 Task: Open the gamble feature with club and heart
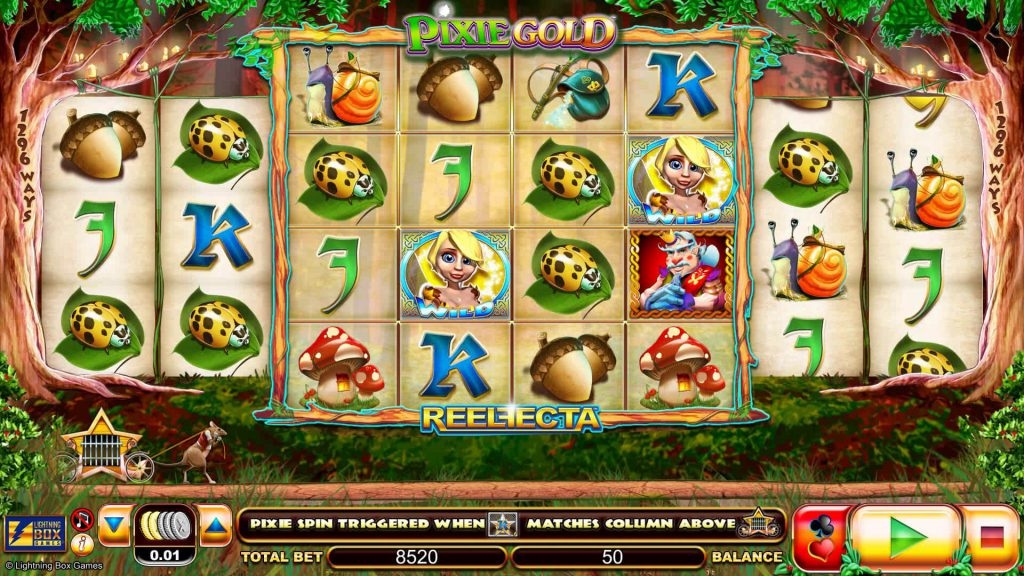pos(819,537)
